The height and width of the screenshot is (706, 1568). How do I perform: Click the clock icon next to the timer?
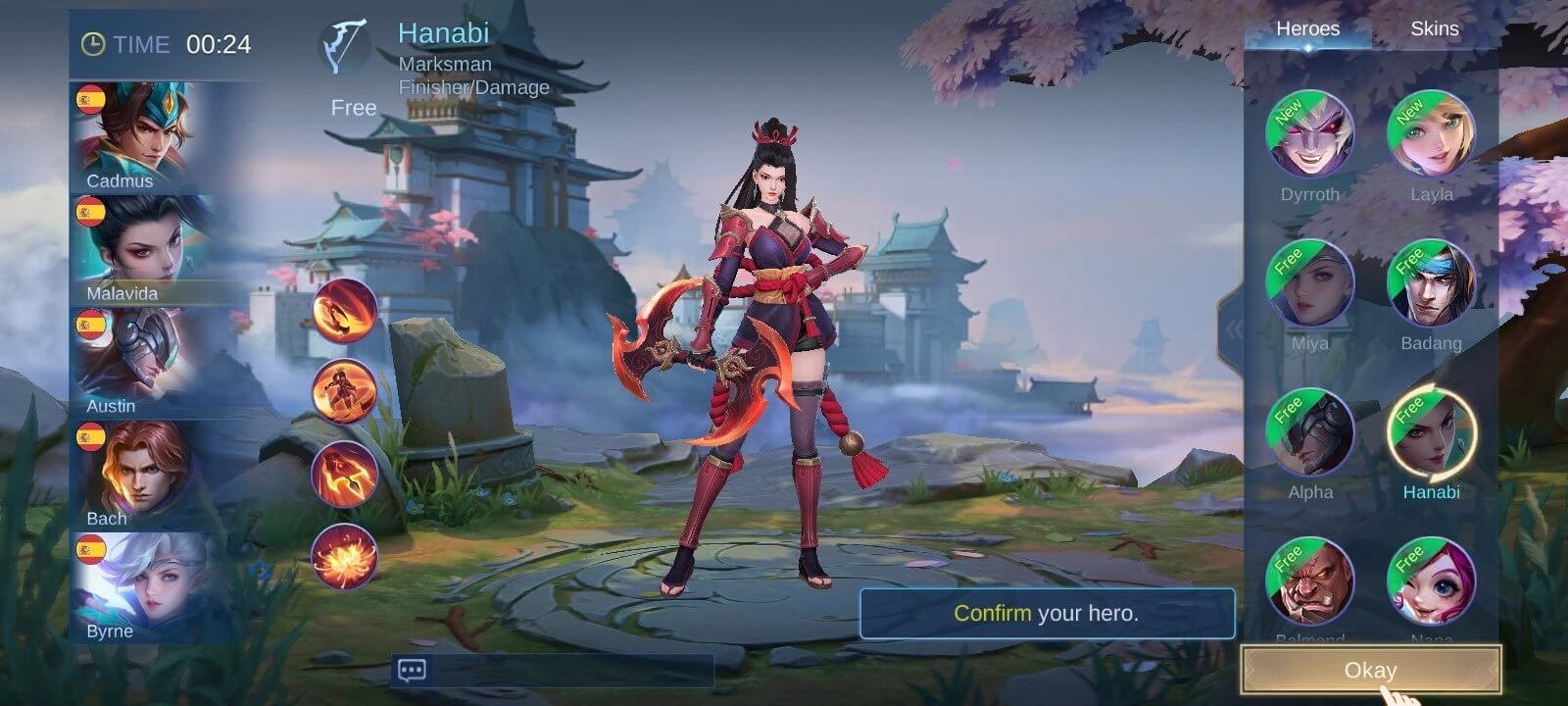(94, 45)
